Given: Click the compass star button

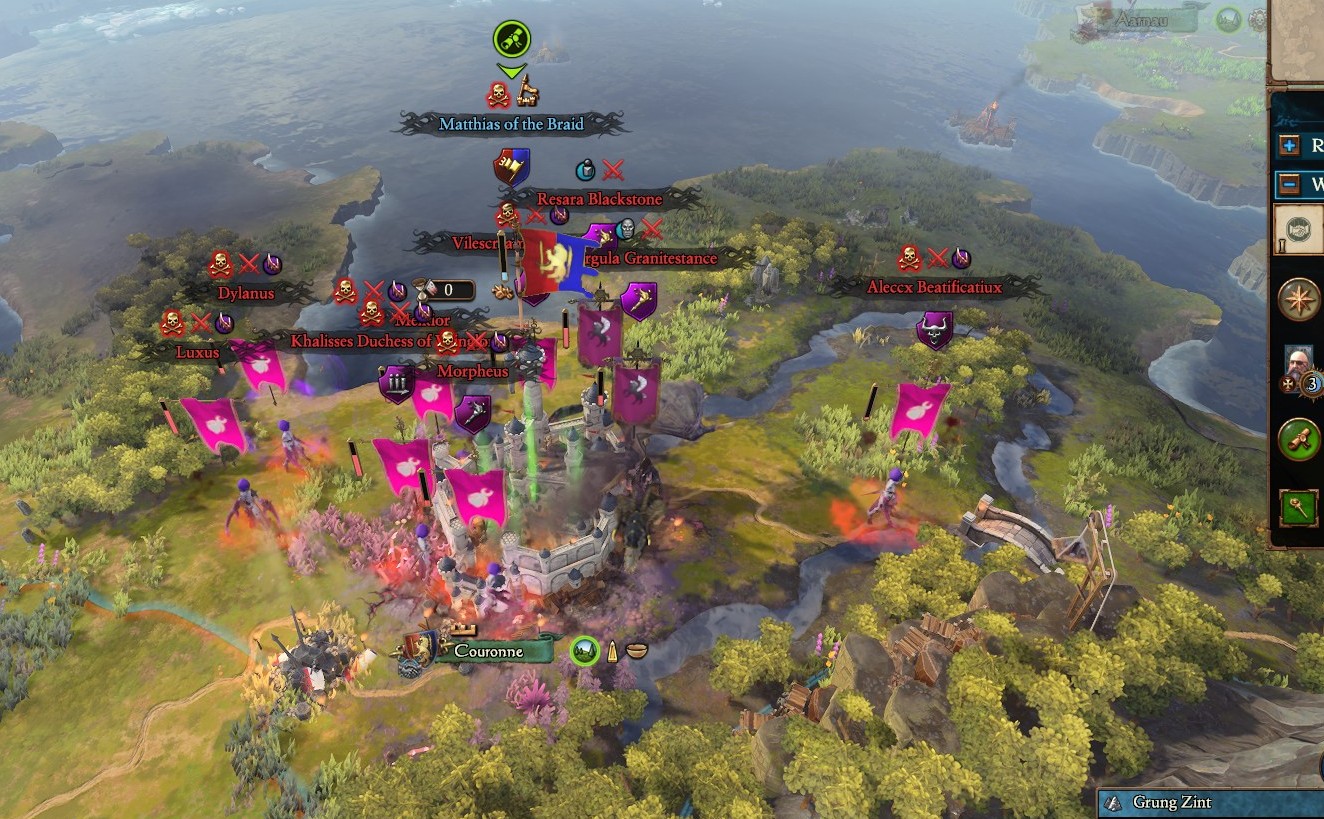Looking at the screenshot, I should point(1299,298).
